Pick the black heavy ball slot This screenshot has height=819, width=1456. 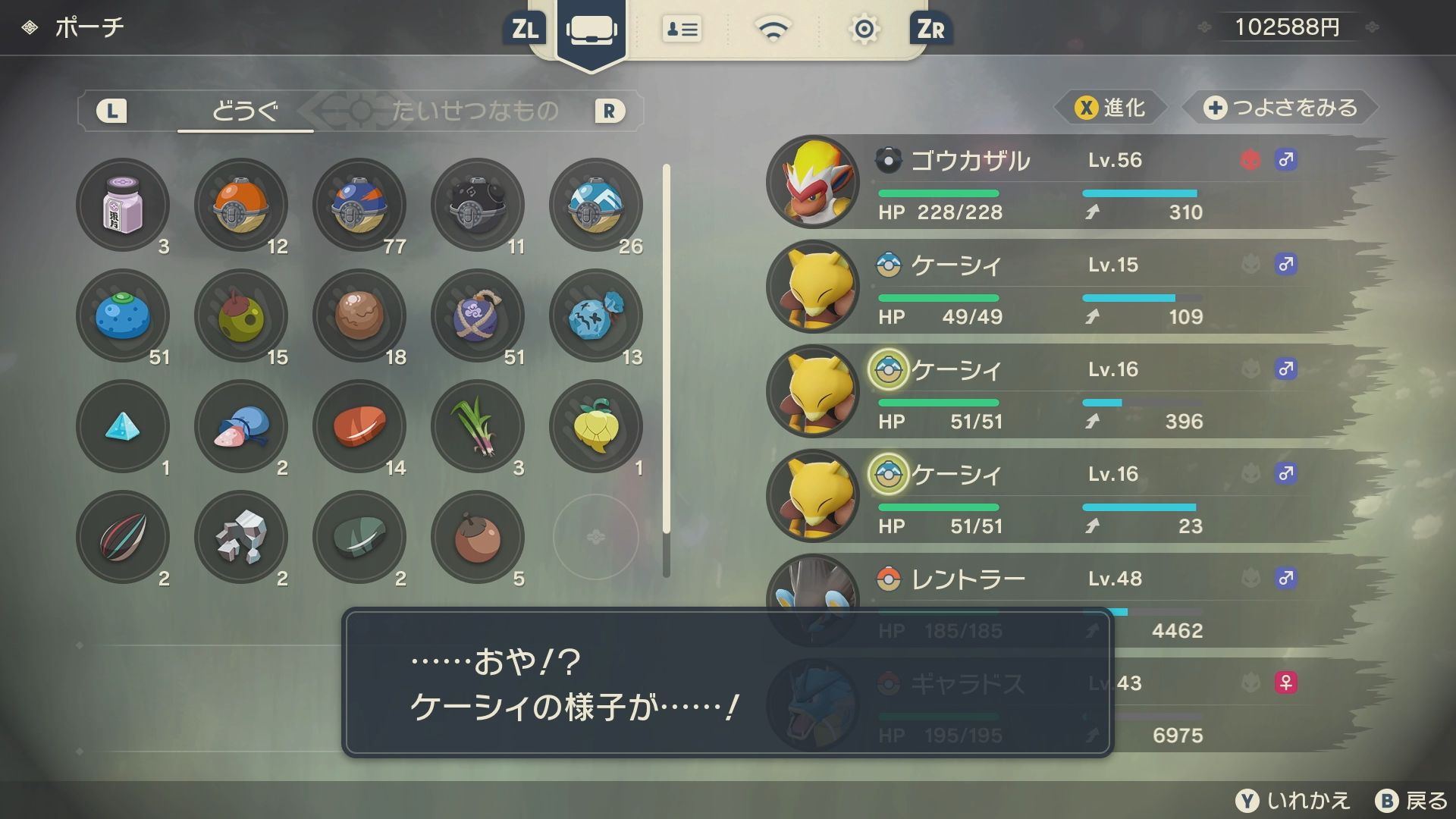pyautogui.click(x=478, y=205)
